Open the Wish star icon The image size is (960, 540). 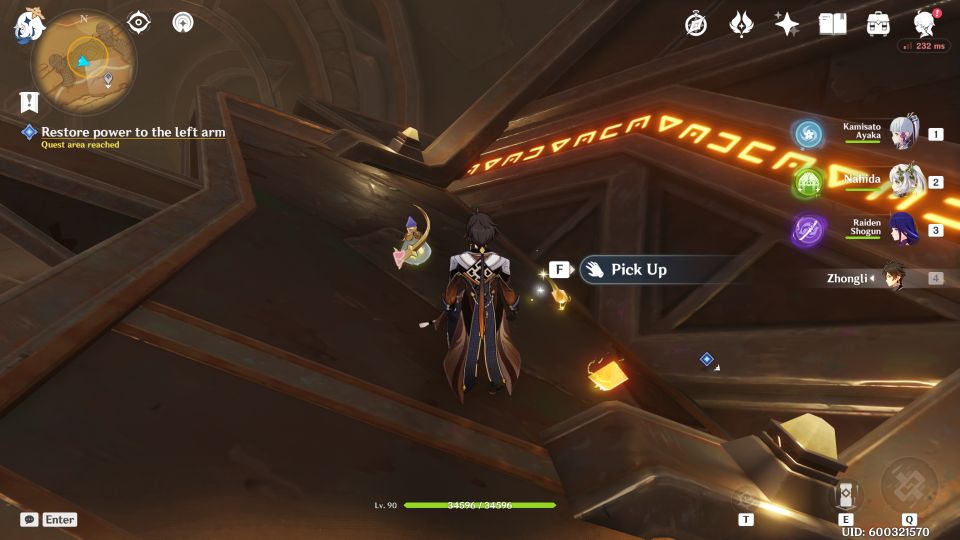(787, 24)
